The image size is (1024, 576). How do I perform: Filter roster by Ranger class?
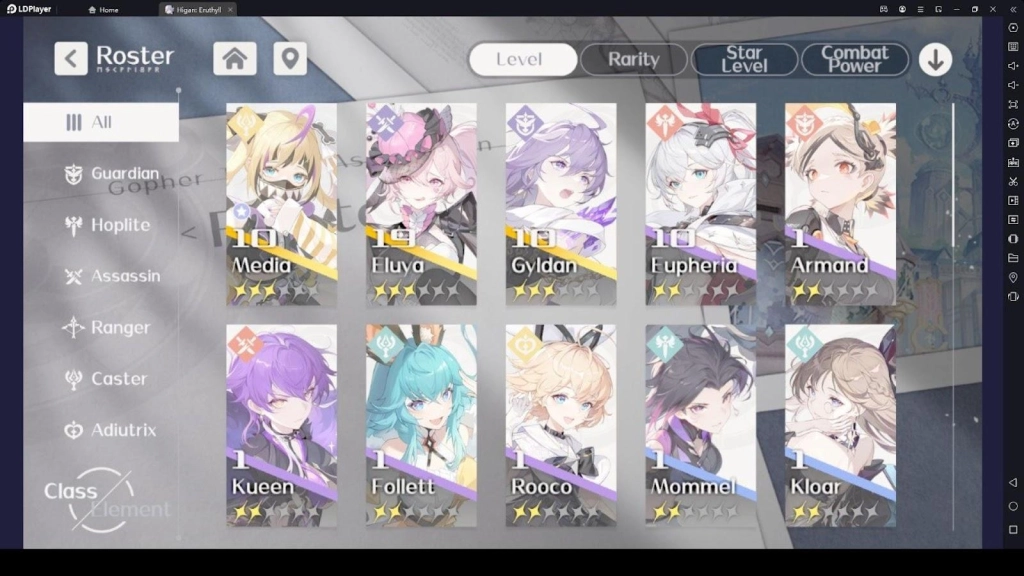pyautogui.click(x=108, y=327)
